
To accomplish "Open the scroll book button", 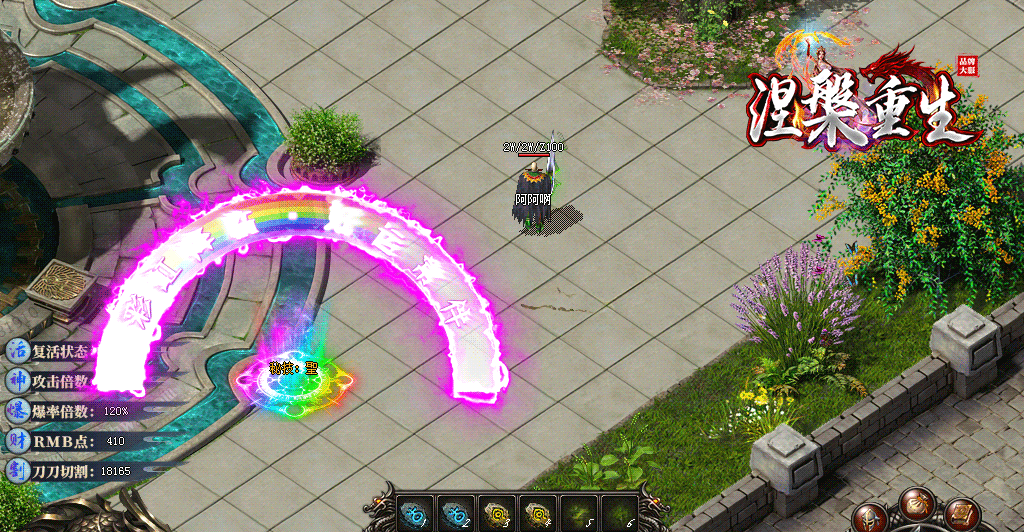I will point(962,514).
